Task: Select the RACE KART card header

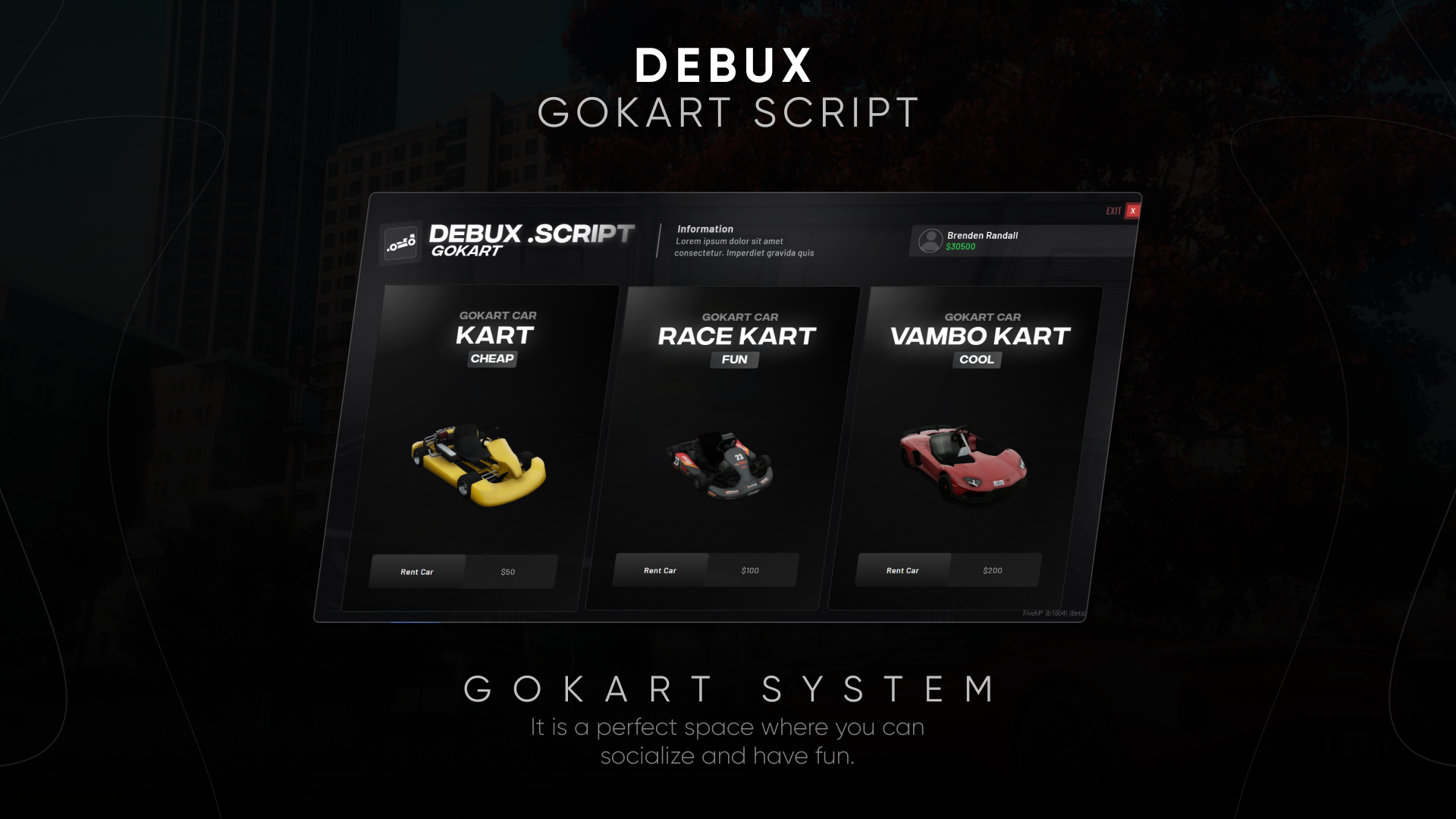Action: tap(736, 336)
